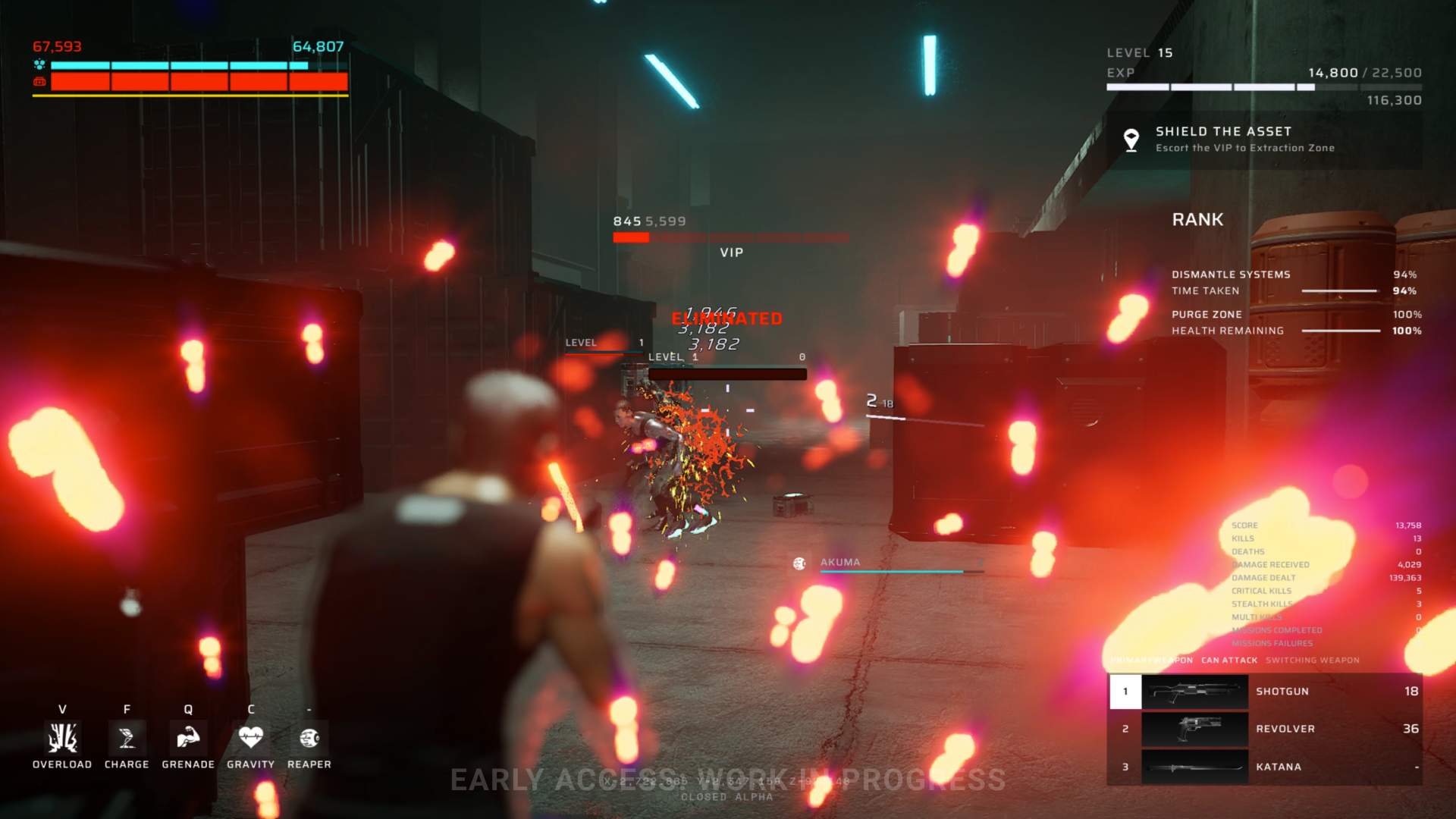Throw a grenade via Grenade icon
1456x819 pixels.
[x=188, y=737]
